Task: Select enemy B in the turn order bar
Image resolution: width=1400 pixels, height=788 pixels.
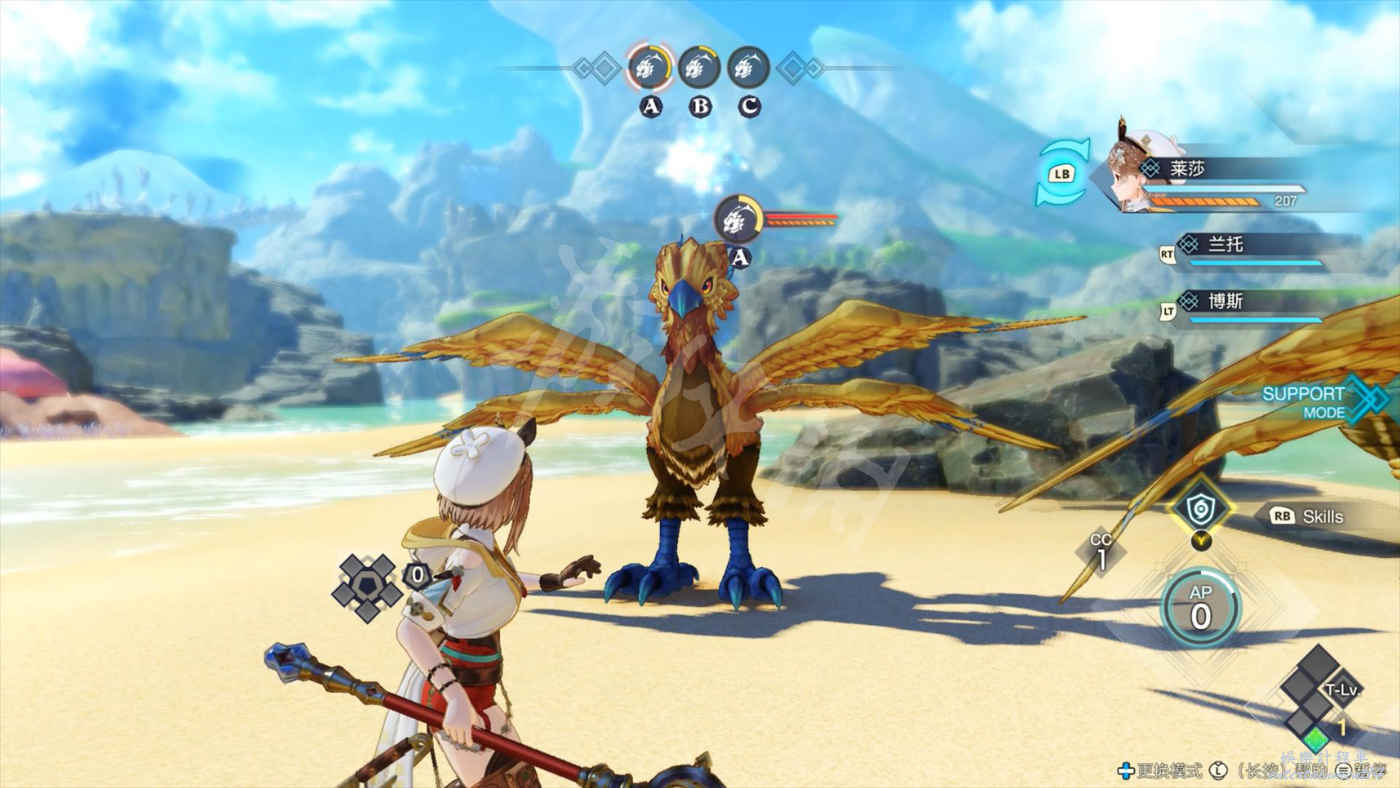Action: (699, 67)
